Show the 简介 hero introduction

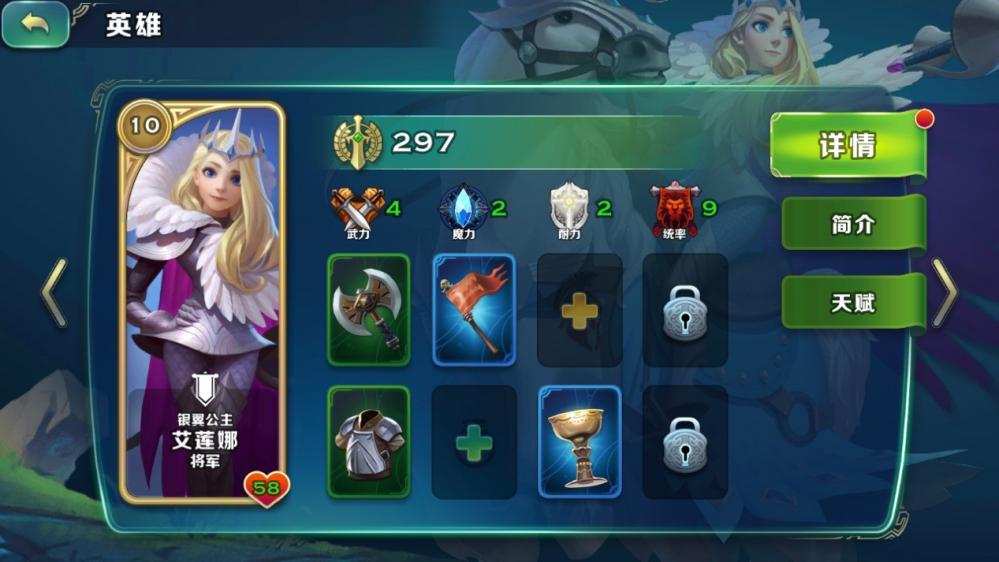(852, 224)
